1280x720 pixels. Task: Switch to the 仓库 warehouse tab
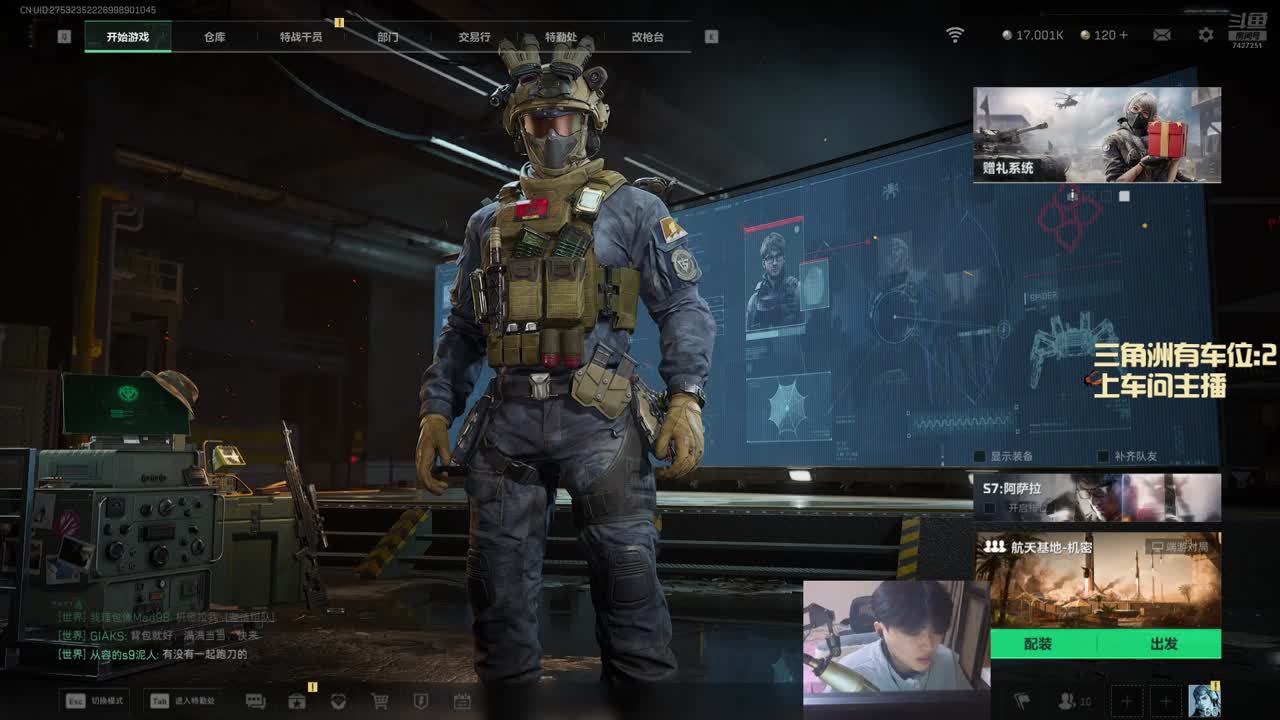(x=215, y=37)
